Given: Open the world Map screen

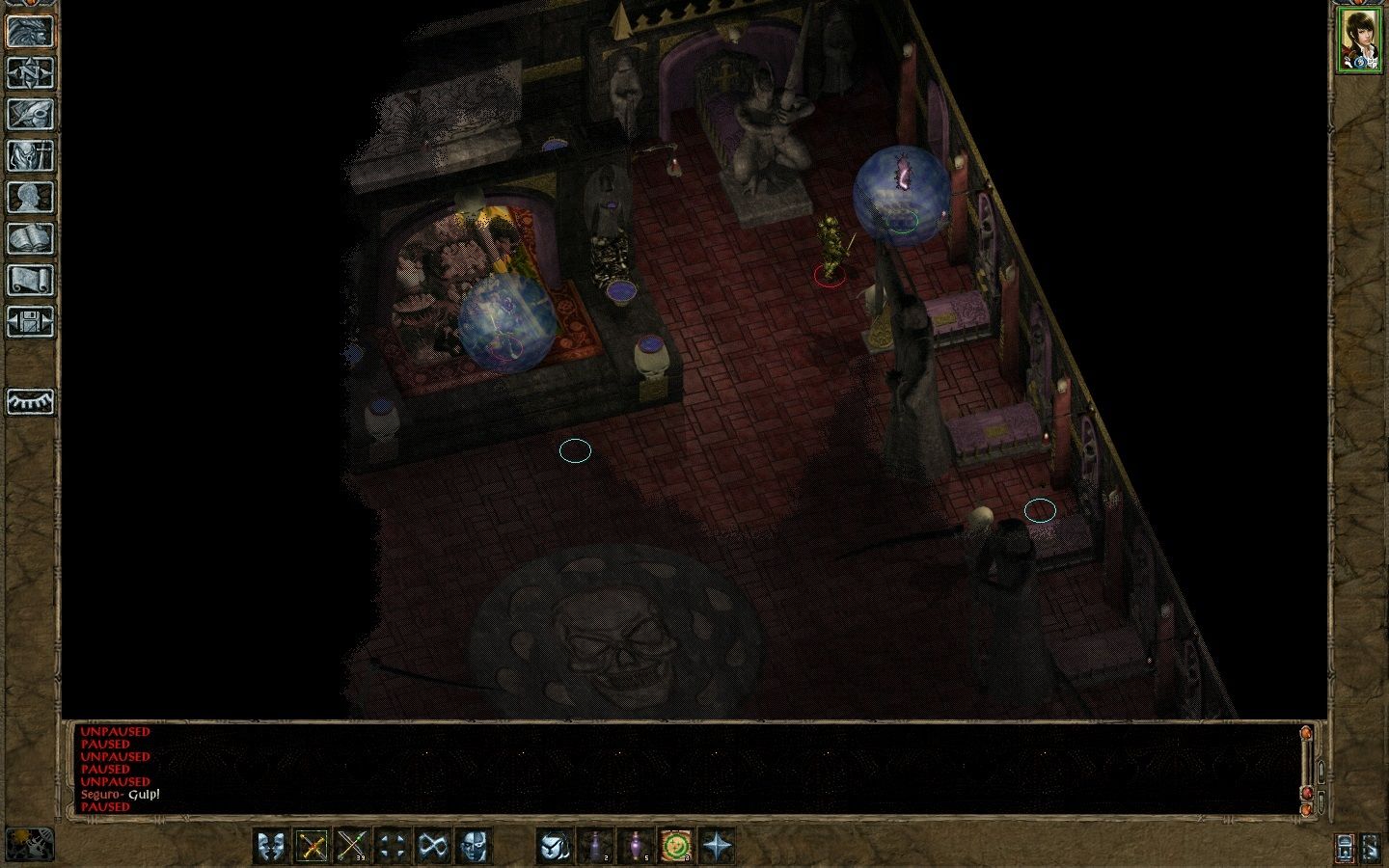Looking at the screenshot, I should pyautogui.click(x=32, y=74).
